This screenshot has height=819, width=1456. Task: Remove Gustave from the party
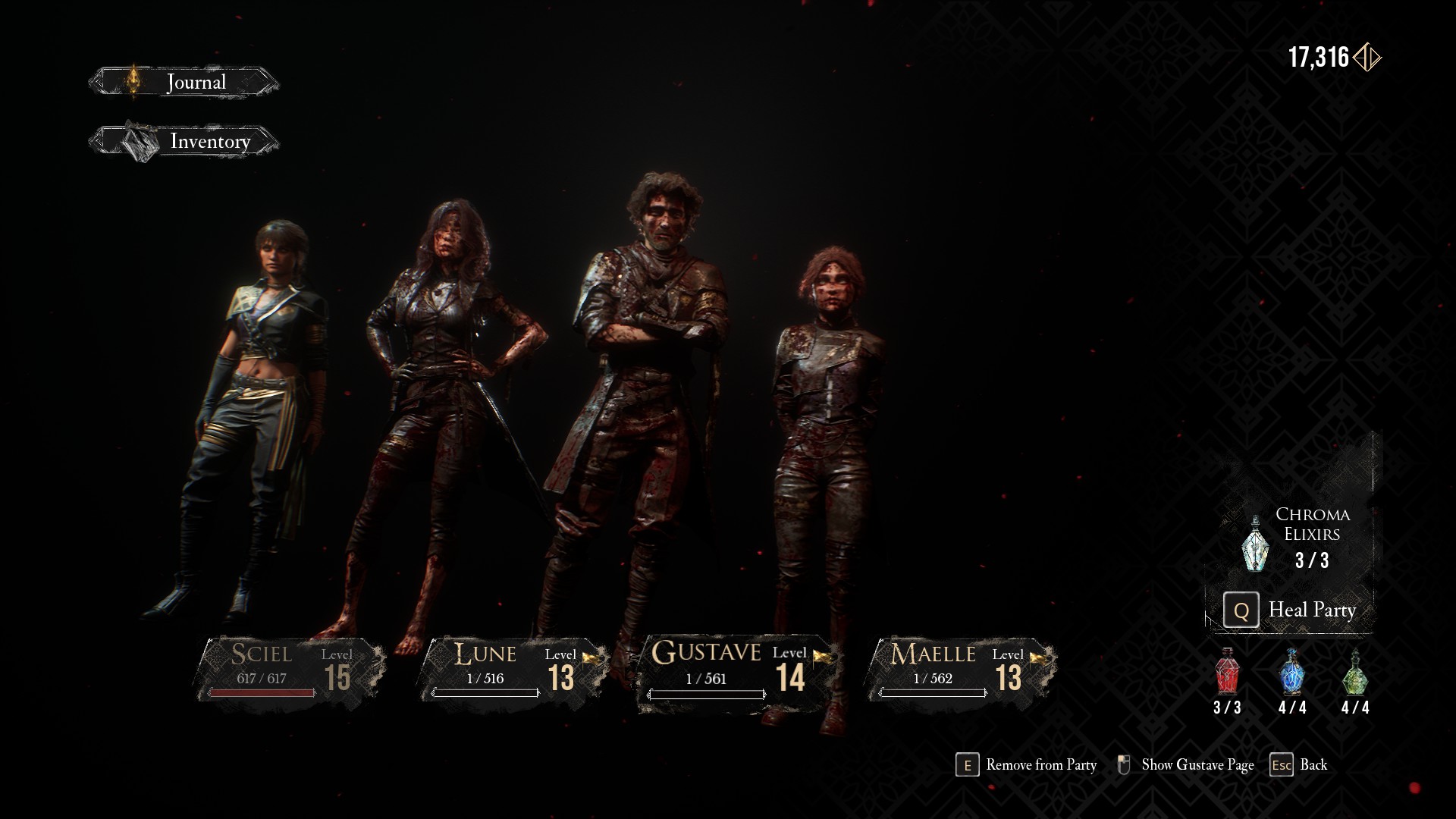[x=1027, y=765]
